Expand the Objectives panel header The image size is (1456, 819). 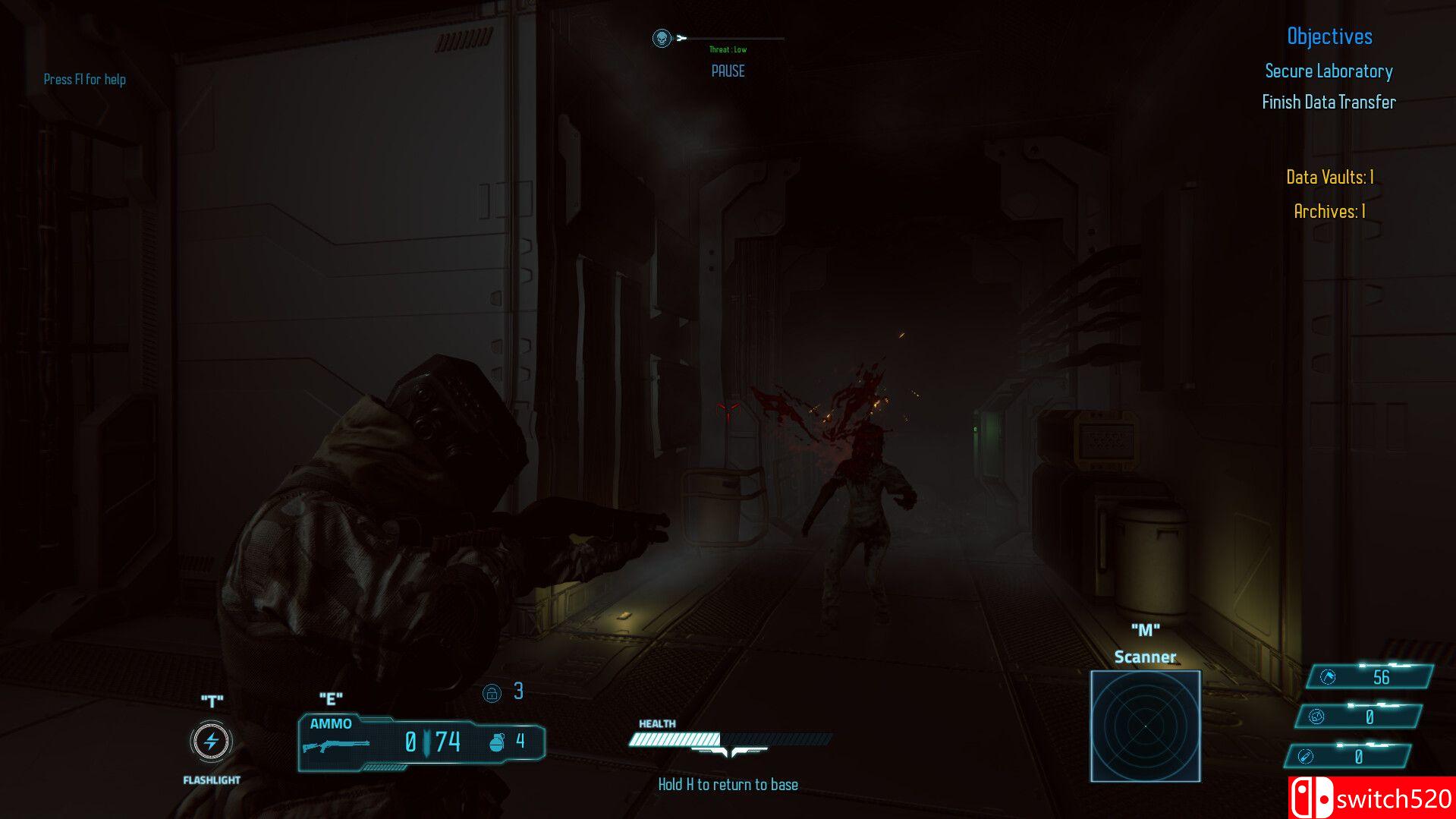[x=1329, y=36]
